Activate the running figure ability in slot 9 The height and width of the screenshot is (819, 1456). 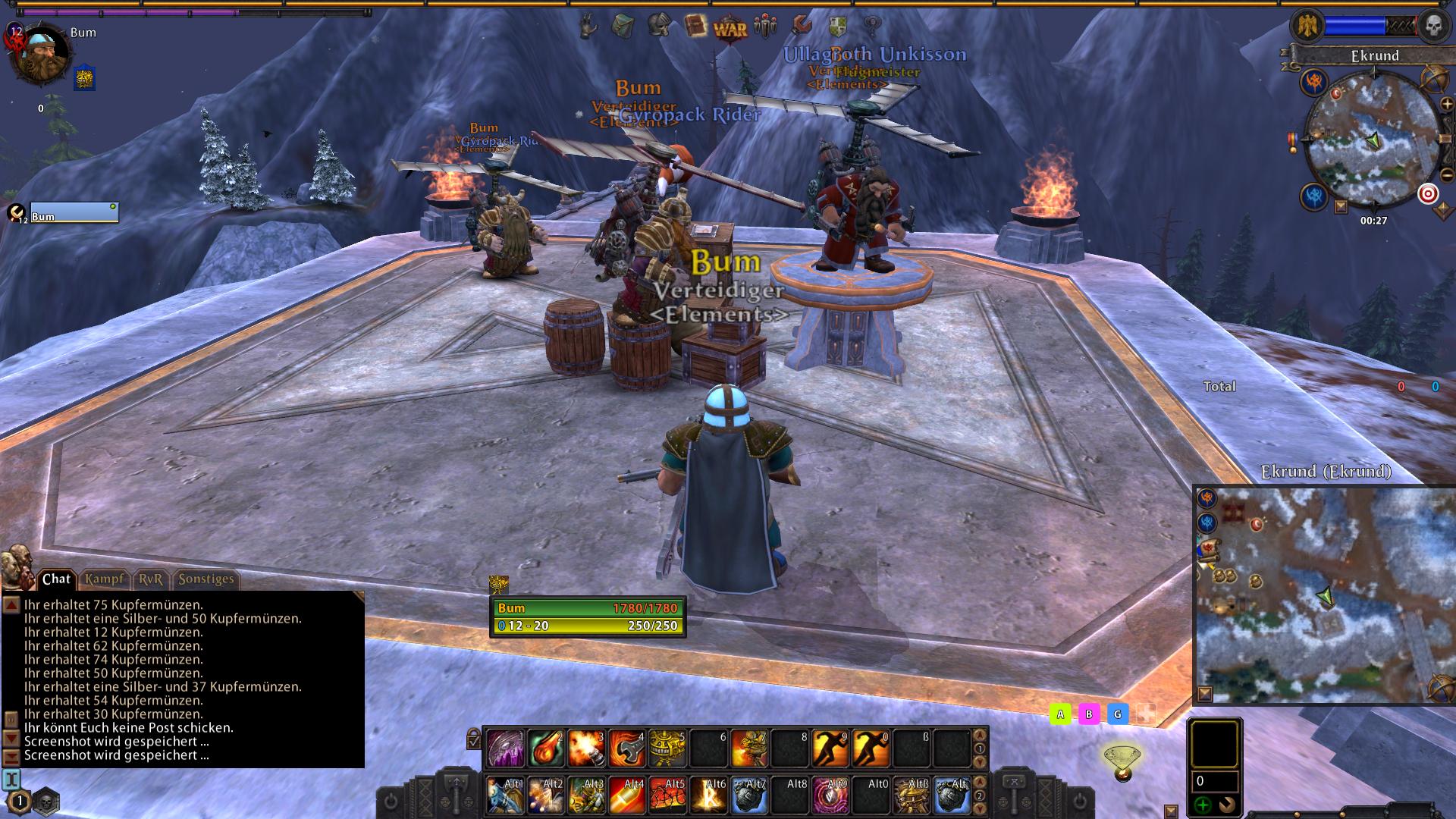pos(830,748)
